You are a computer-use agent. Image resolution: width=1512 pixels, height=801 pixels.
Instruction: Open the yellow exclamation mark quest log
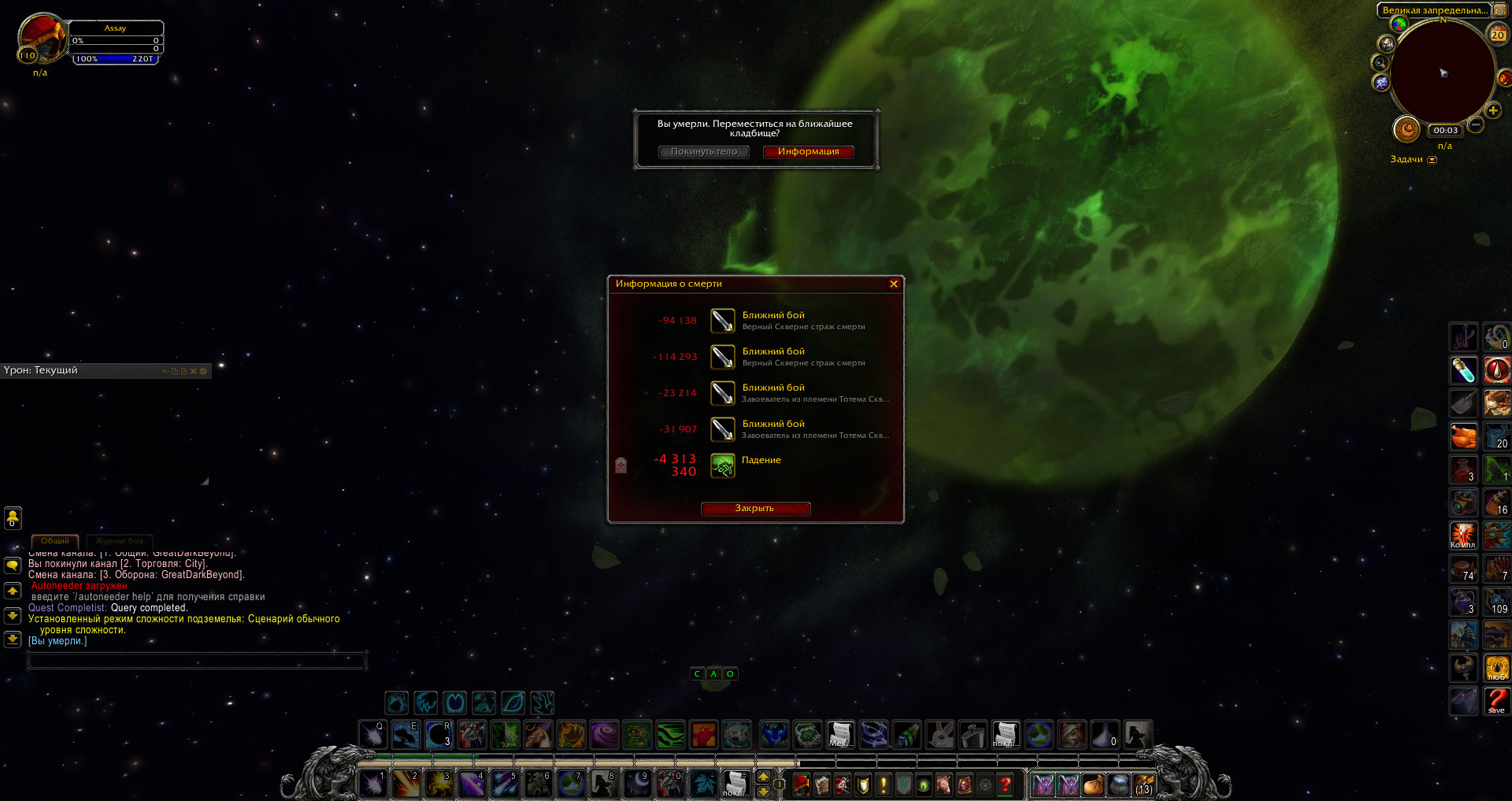point(883,784)
